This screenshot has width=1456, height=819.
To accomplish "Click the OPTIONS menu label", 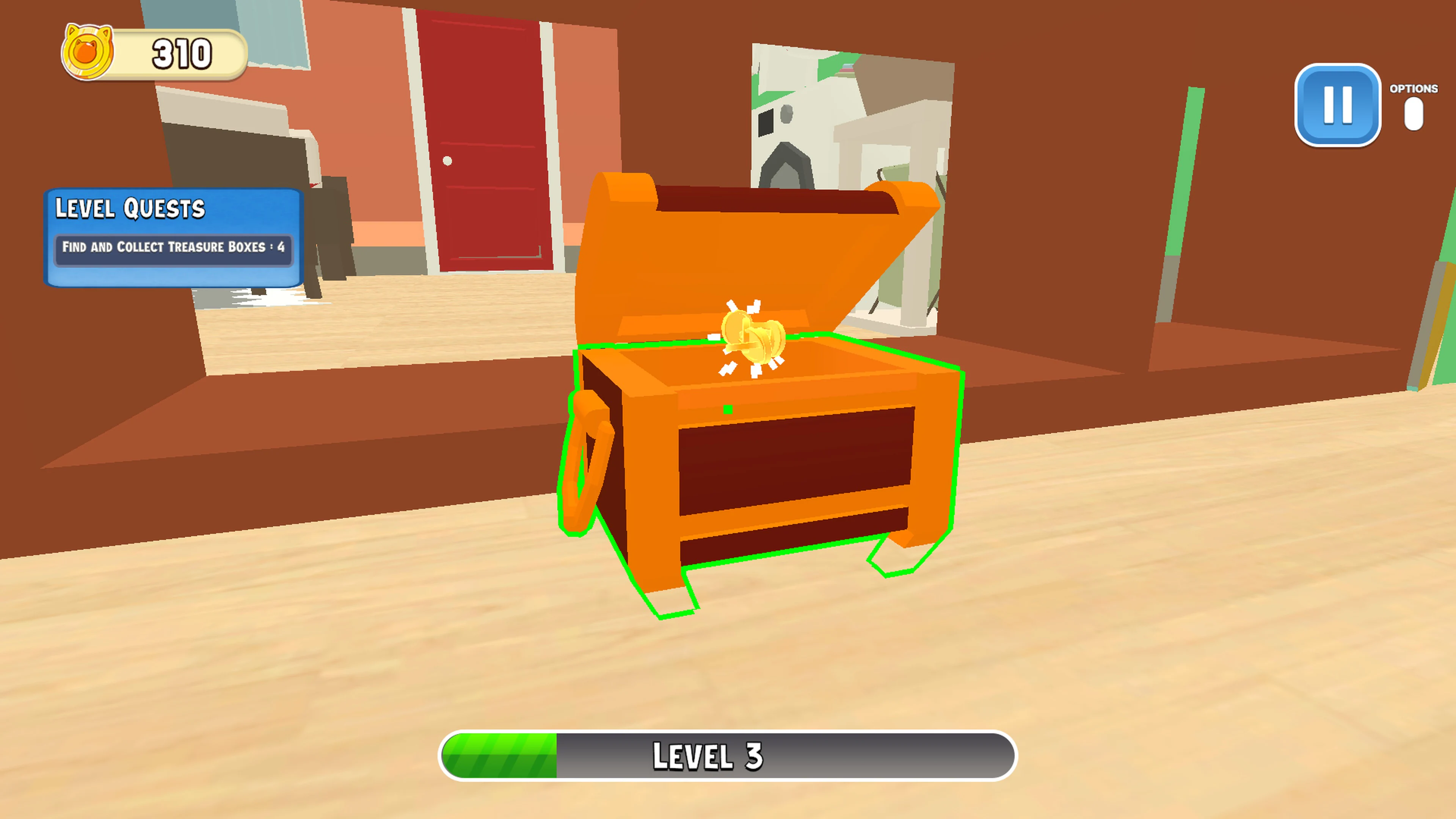I will (1414, 88).
